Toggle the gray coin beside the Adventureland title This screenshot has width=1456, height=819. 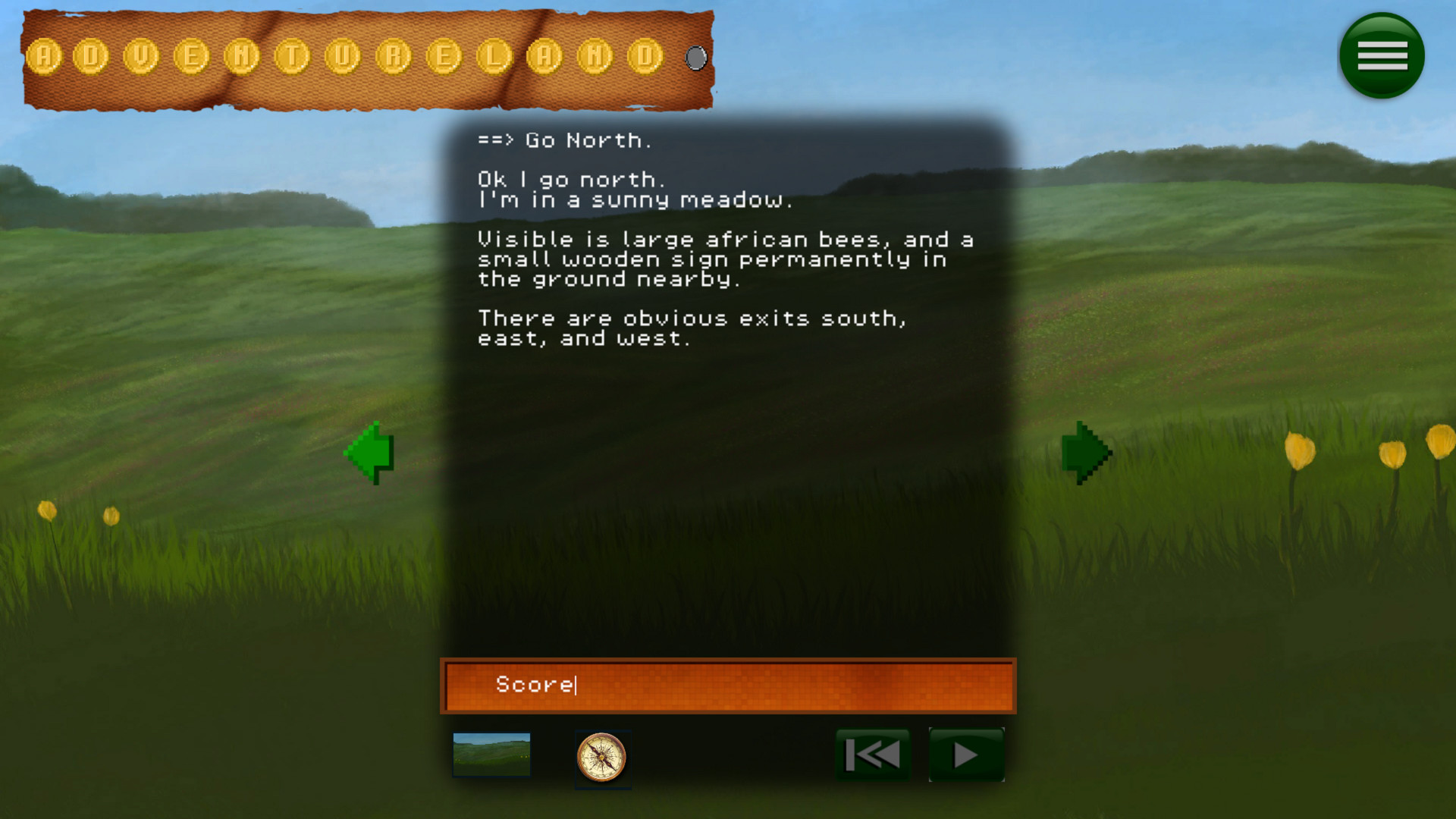(x=695, y=57)
